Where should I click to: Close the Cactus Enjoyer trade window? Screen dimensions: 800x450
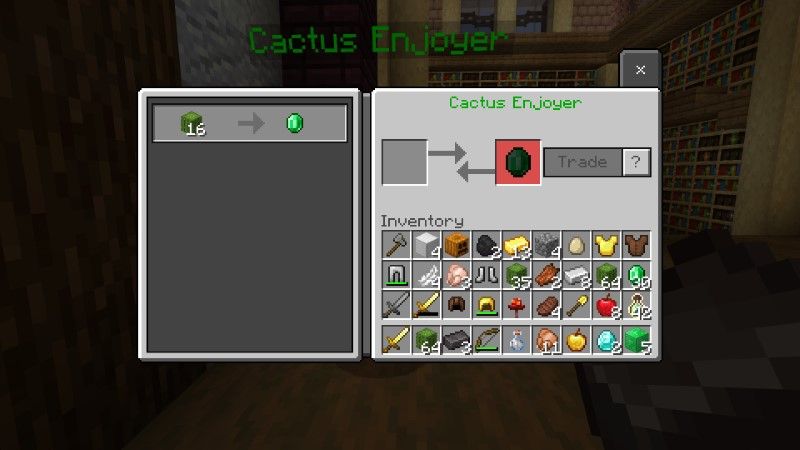[640, 70]
